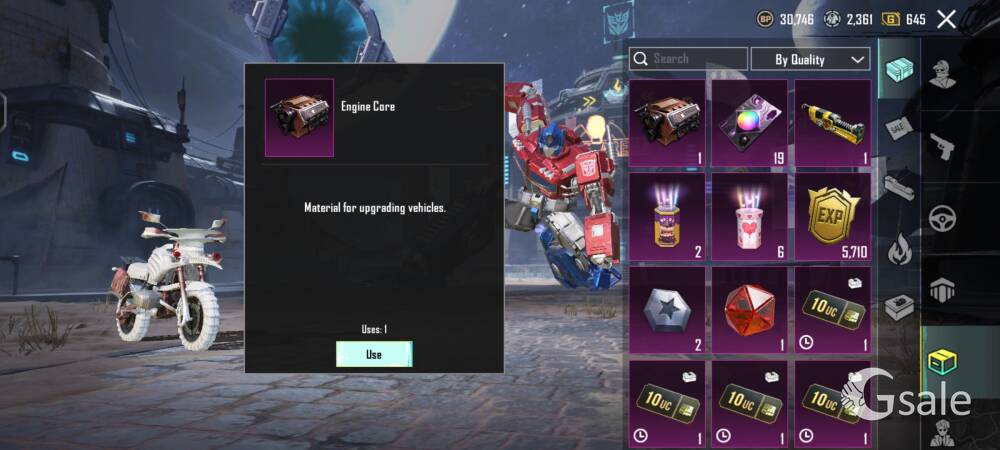Select the green stacked crates tab
This screenshot has height=450, width=1000.
[900, 69]
